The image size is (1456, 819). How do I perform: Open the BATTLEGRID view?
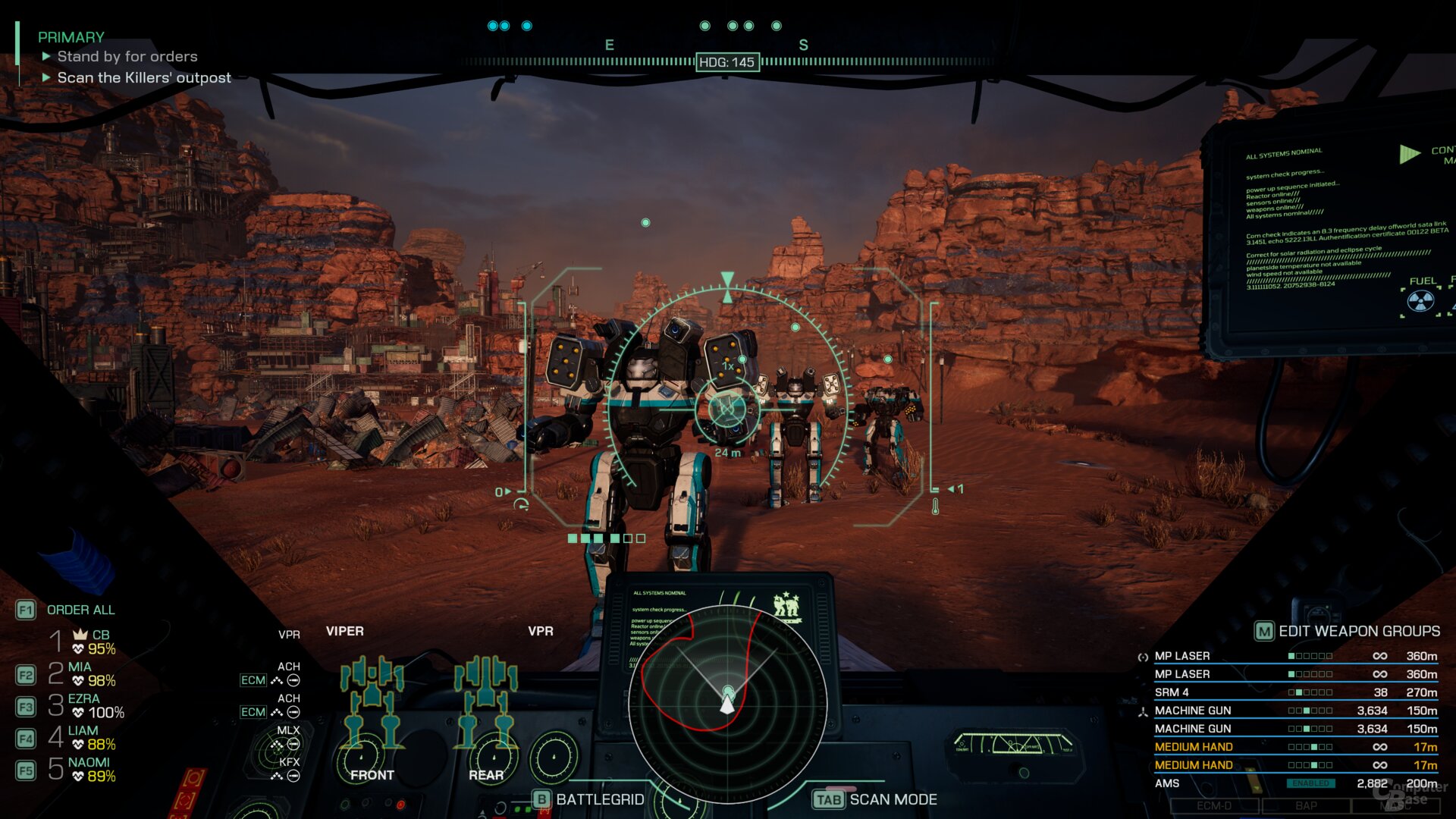599,799
